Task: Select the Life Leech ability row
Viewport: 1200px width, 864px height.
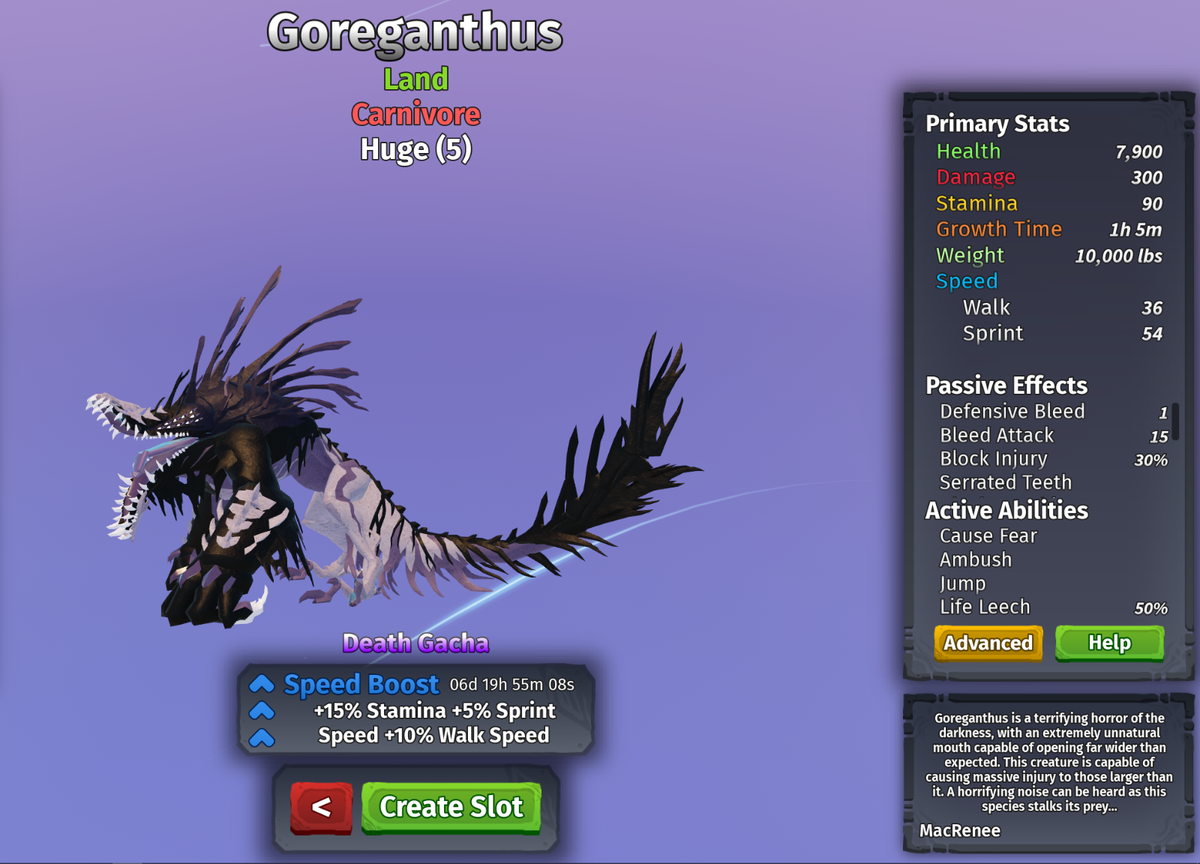Action: (x=985, y=607)
